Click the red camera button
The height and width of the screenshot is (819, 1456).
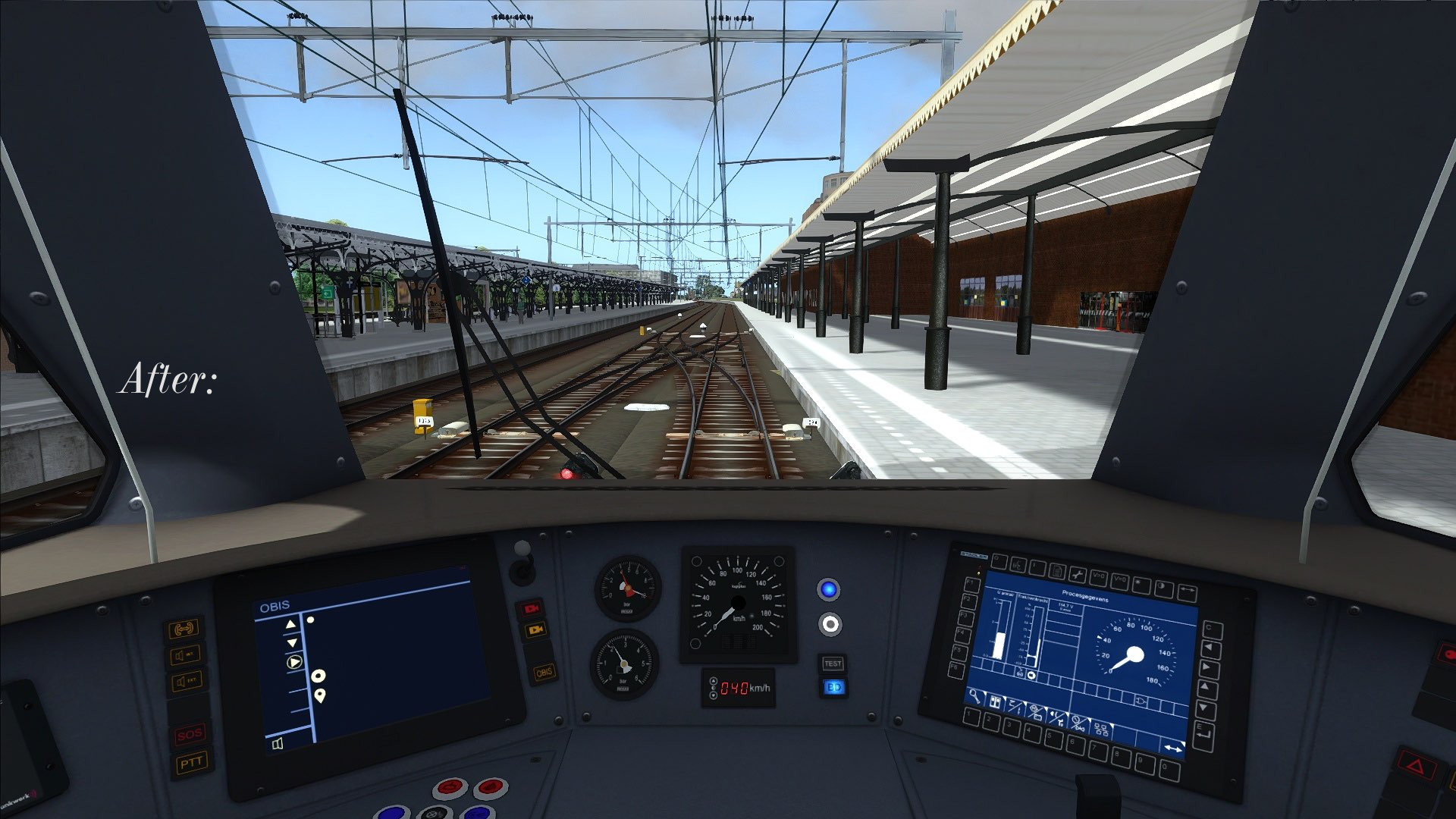532,608
